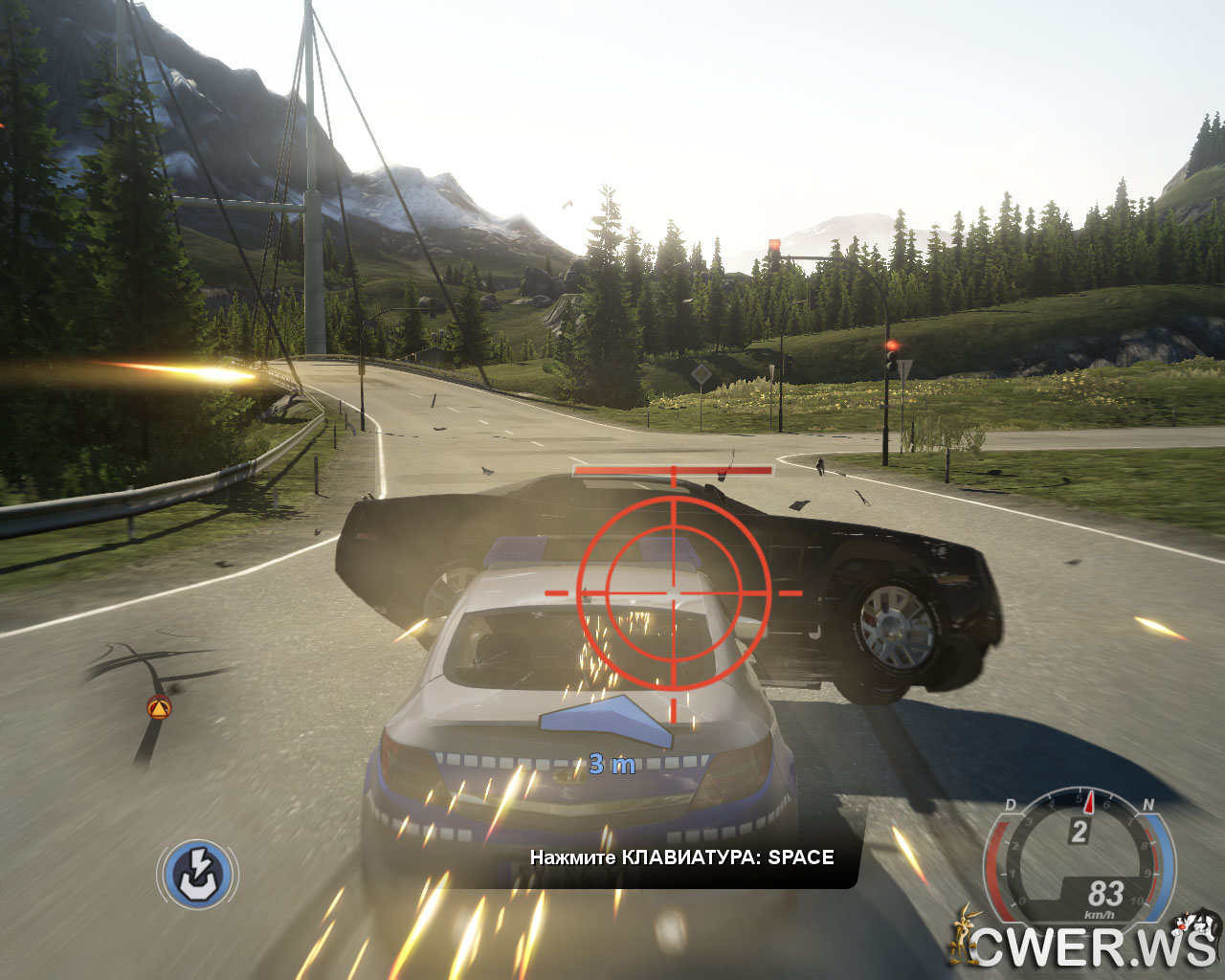The width and height of the screenshot is (1225, 980).
Task: Activate the blue circular ability icon
Action: click(x=198, y=874)
